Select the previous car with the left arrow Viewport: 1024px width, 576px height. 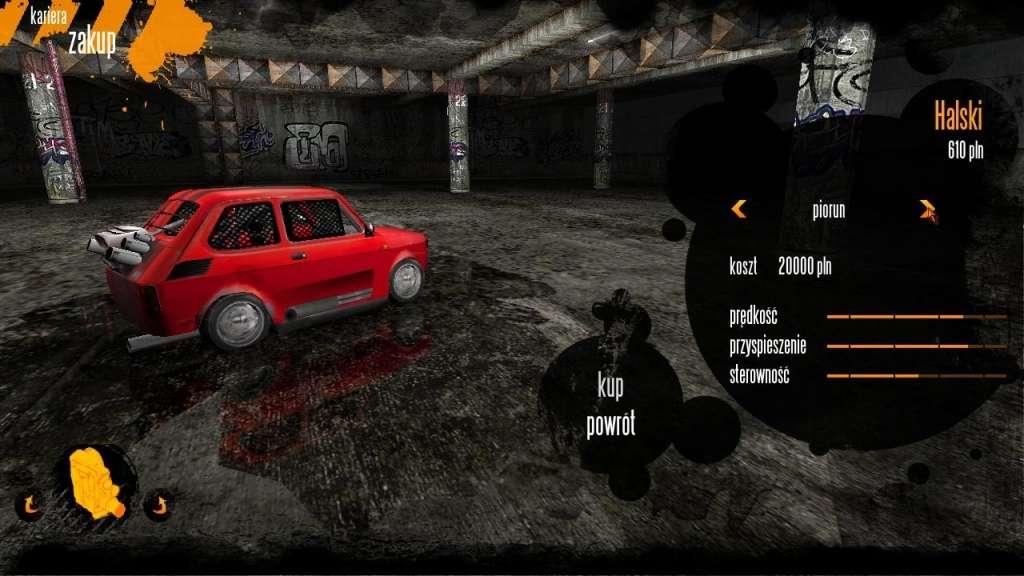(x=739, y=209)
